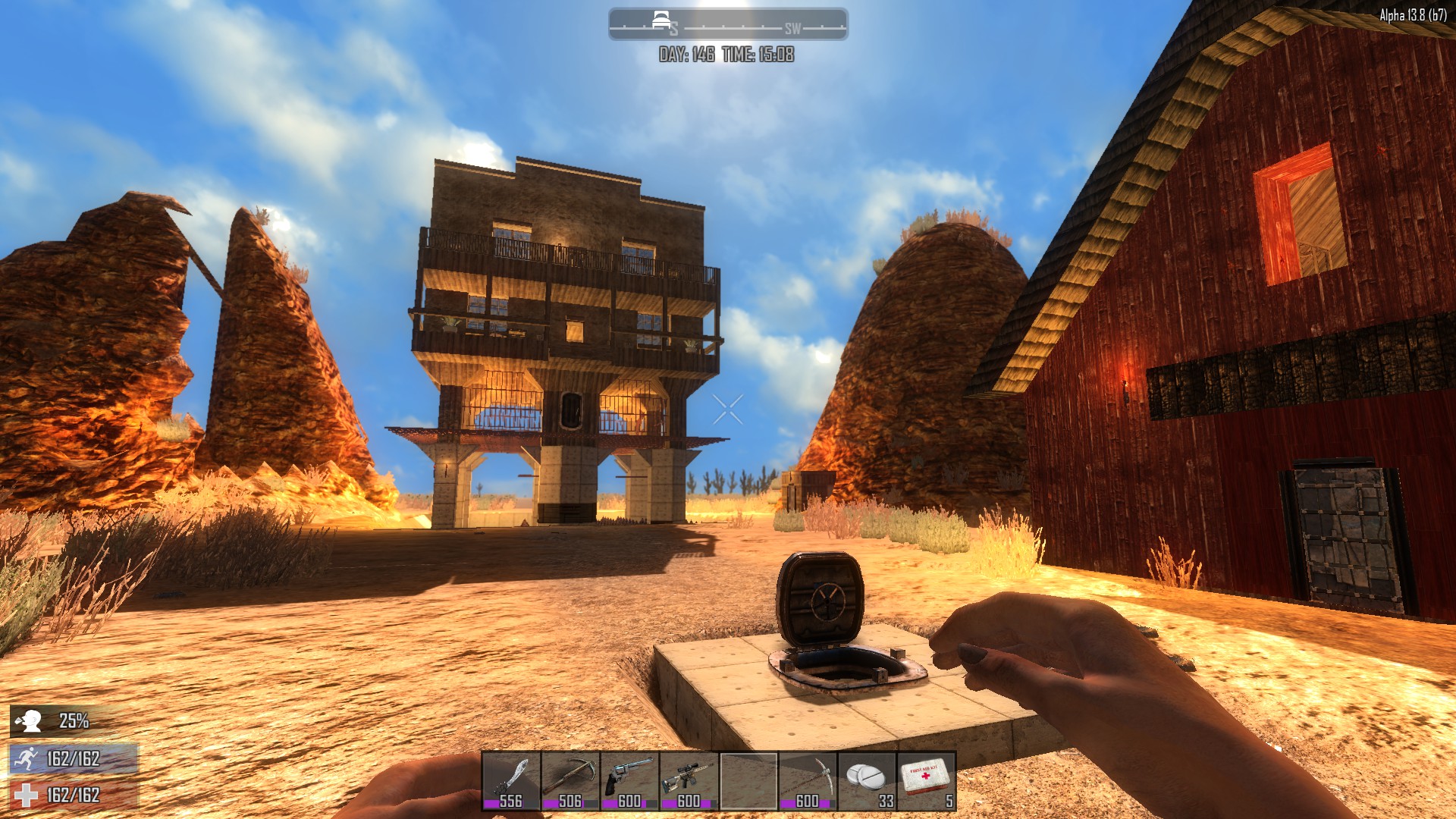The width and height of the screenshot is (1456, 819).
Task: Select the pickaxe hotbar slot
Action: 808,781
